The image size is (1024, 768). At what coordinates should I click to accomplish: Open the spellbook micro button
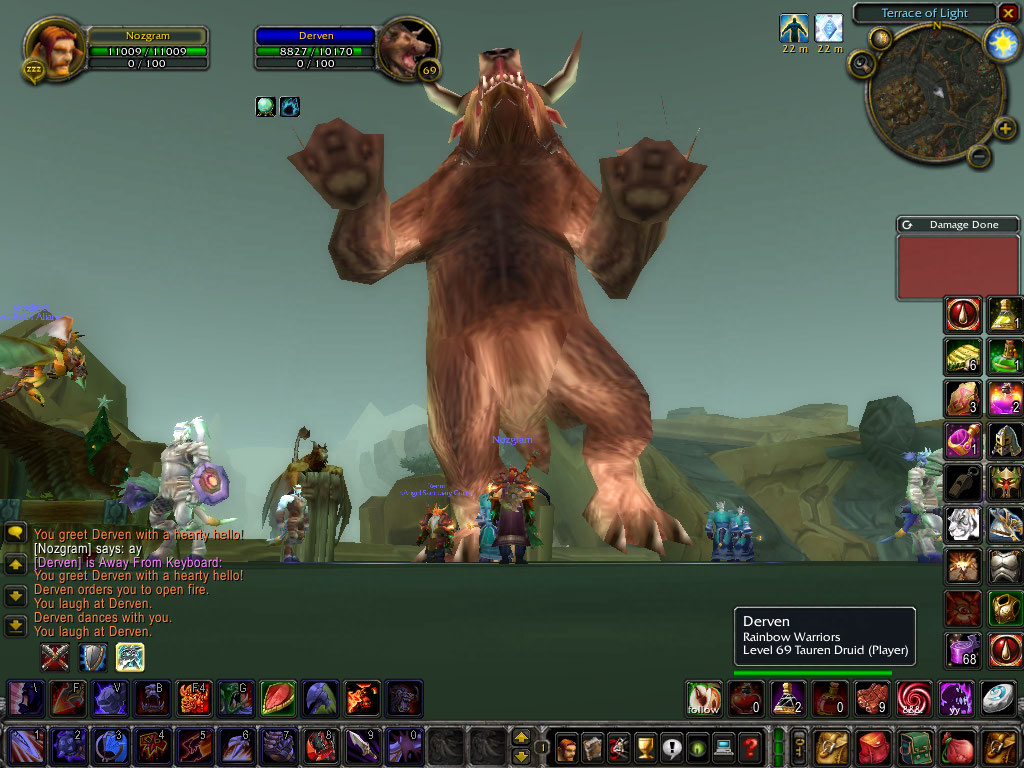pyautogui.click(x=593, y=746)
